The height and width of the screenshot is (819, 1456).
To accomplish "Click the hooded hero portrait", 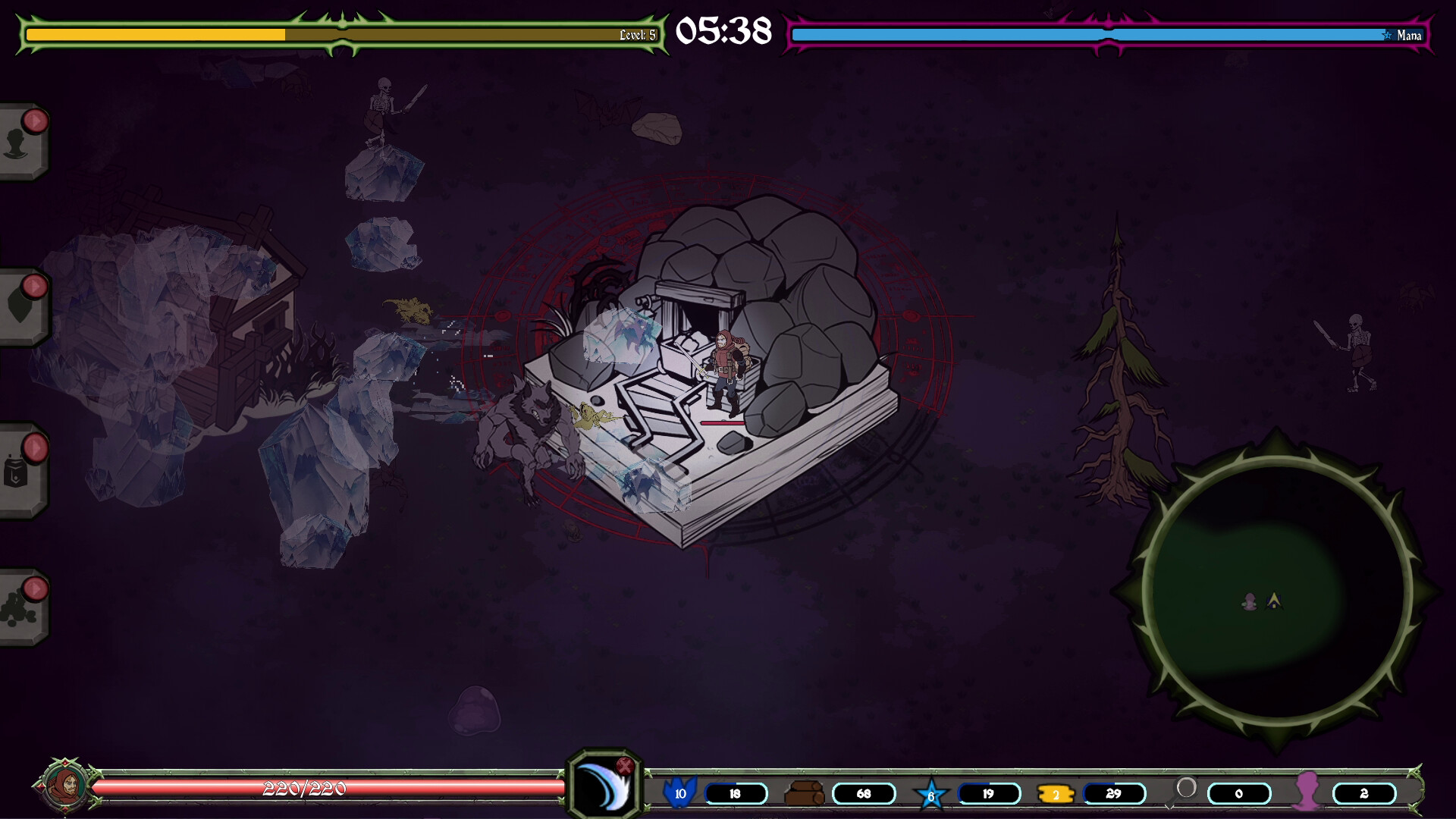I will tap(64, 786).
